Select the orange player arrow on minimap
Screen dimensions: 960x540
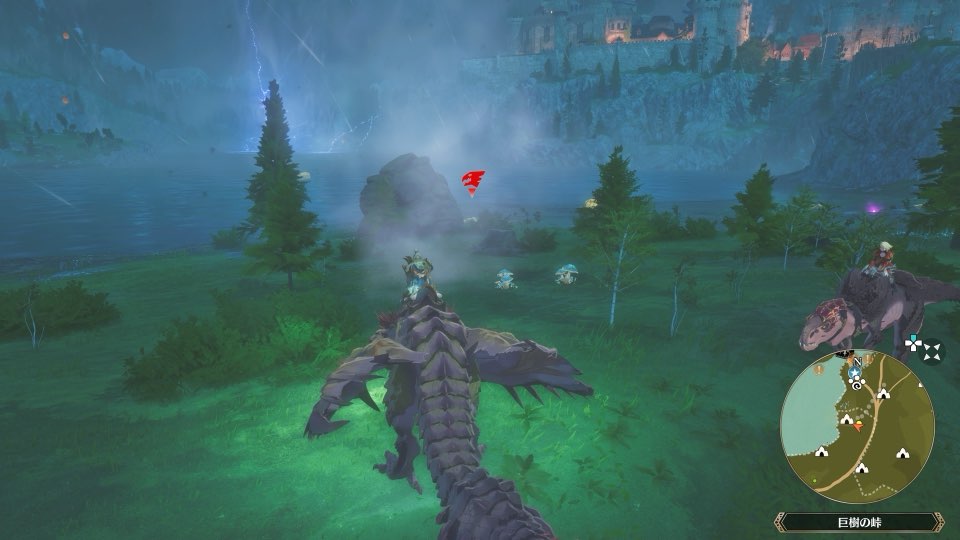[x=858, y=426]
